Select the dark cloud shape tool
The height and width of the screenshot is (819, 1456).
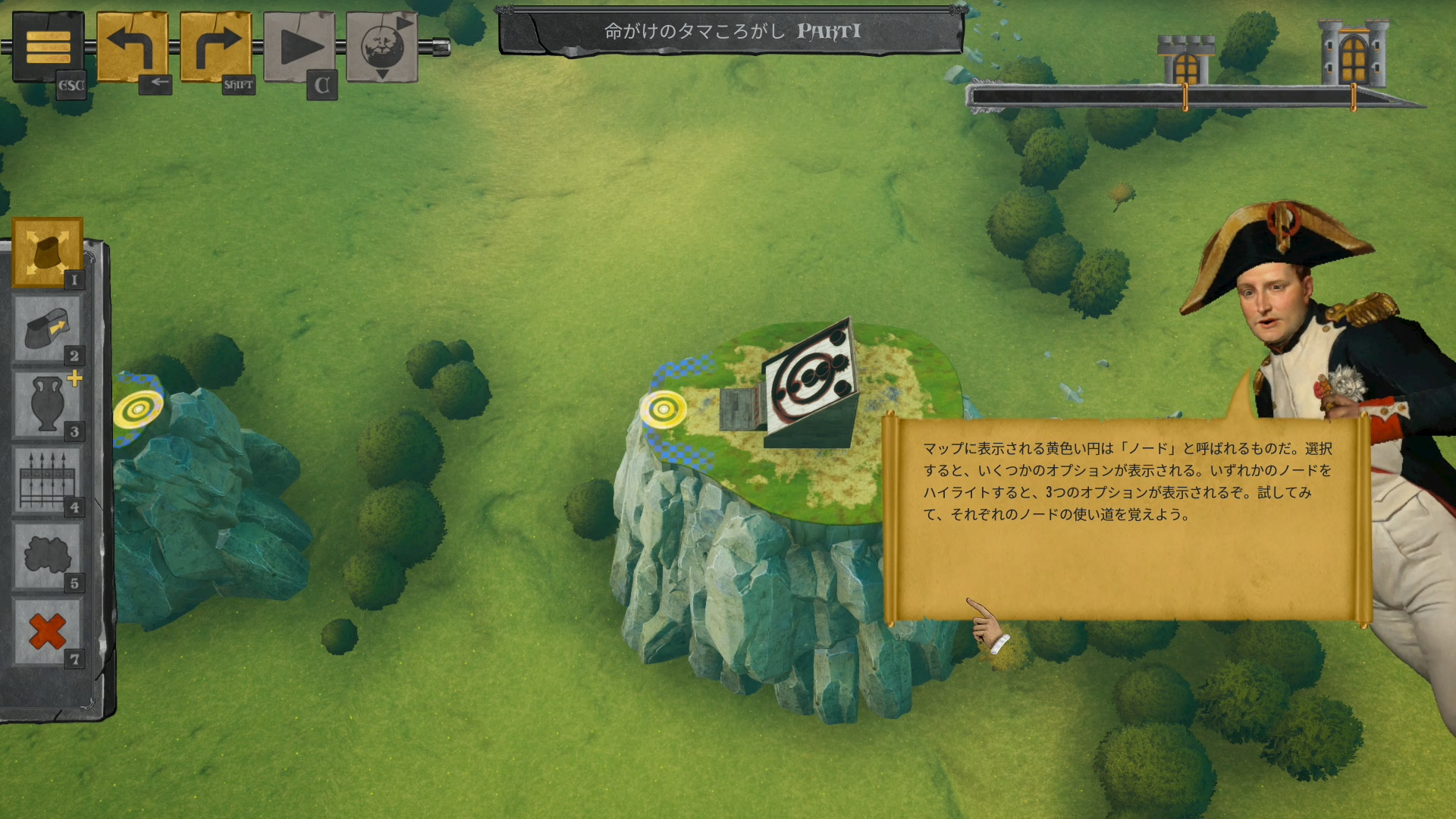tap(47, 557)
